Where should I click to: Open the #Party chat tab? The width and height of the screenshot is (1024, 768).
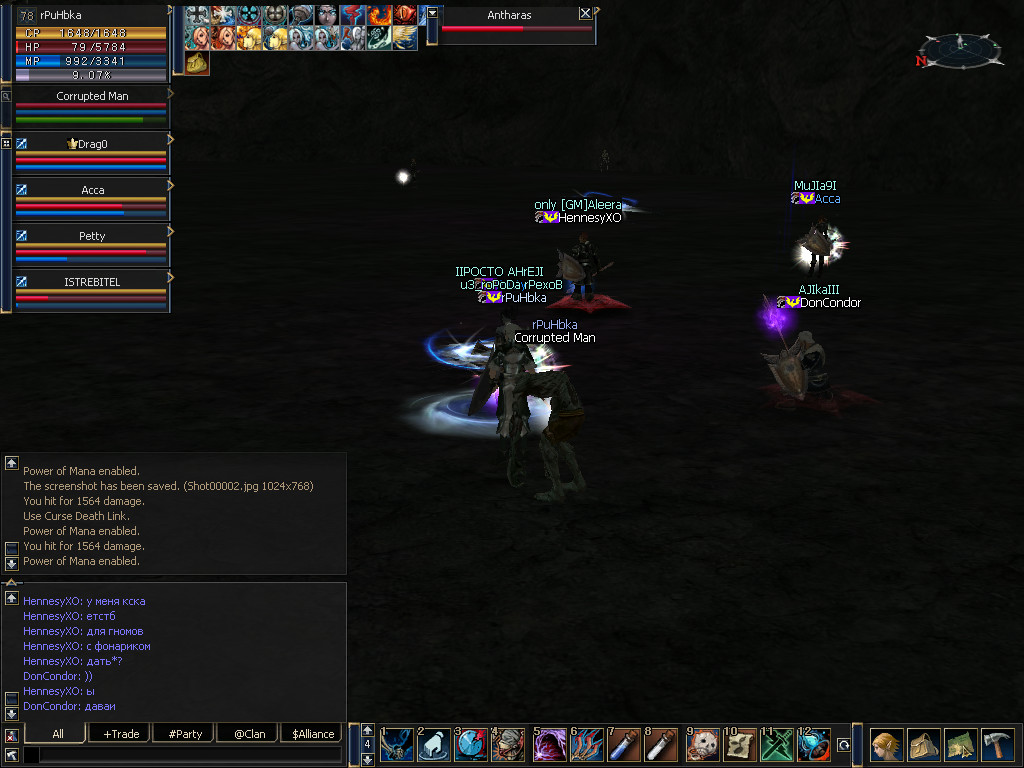click(185, 734)
